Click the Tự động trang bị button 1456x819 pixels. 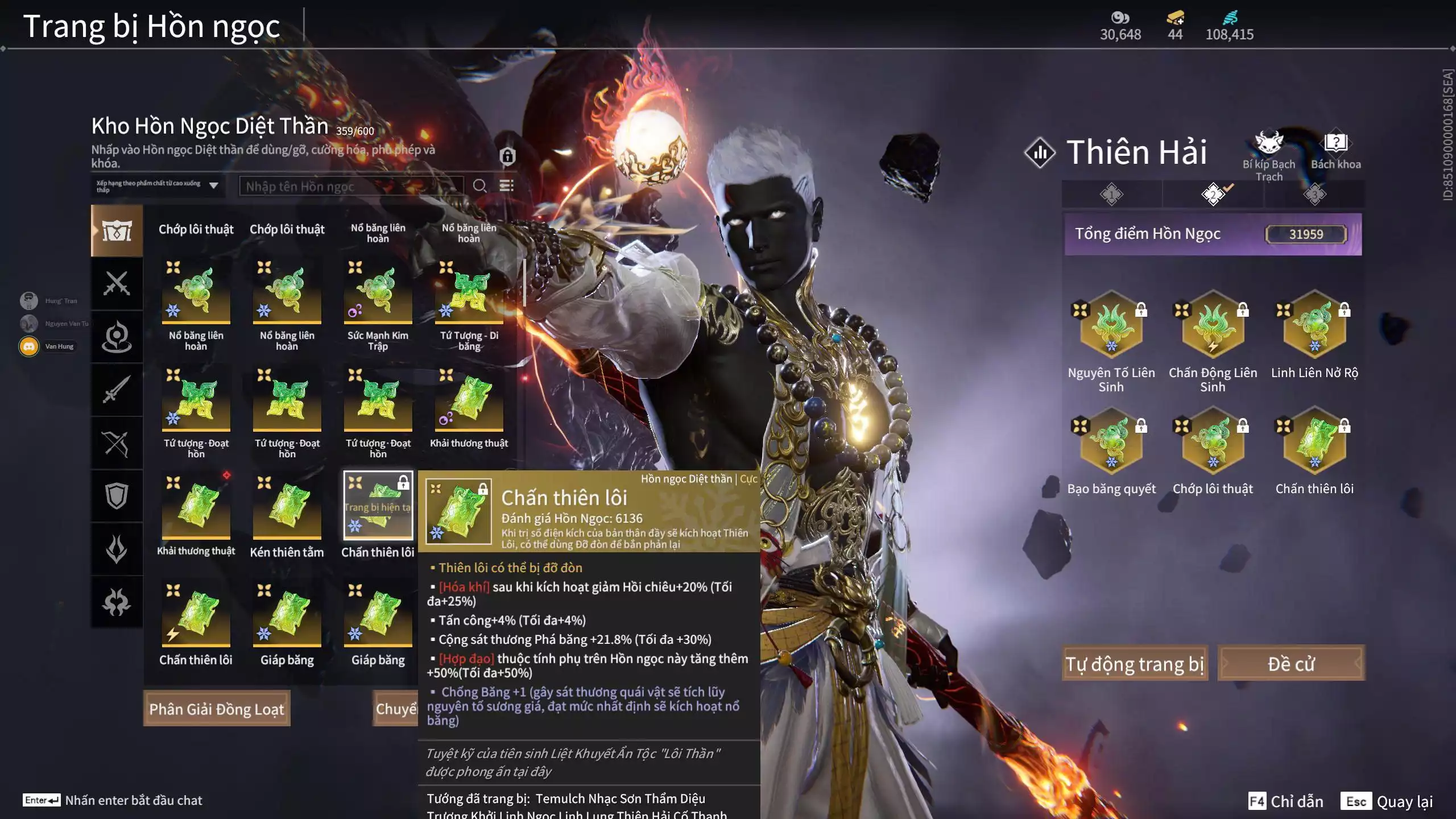[1135, 663]
